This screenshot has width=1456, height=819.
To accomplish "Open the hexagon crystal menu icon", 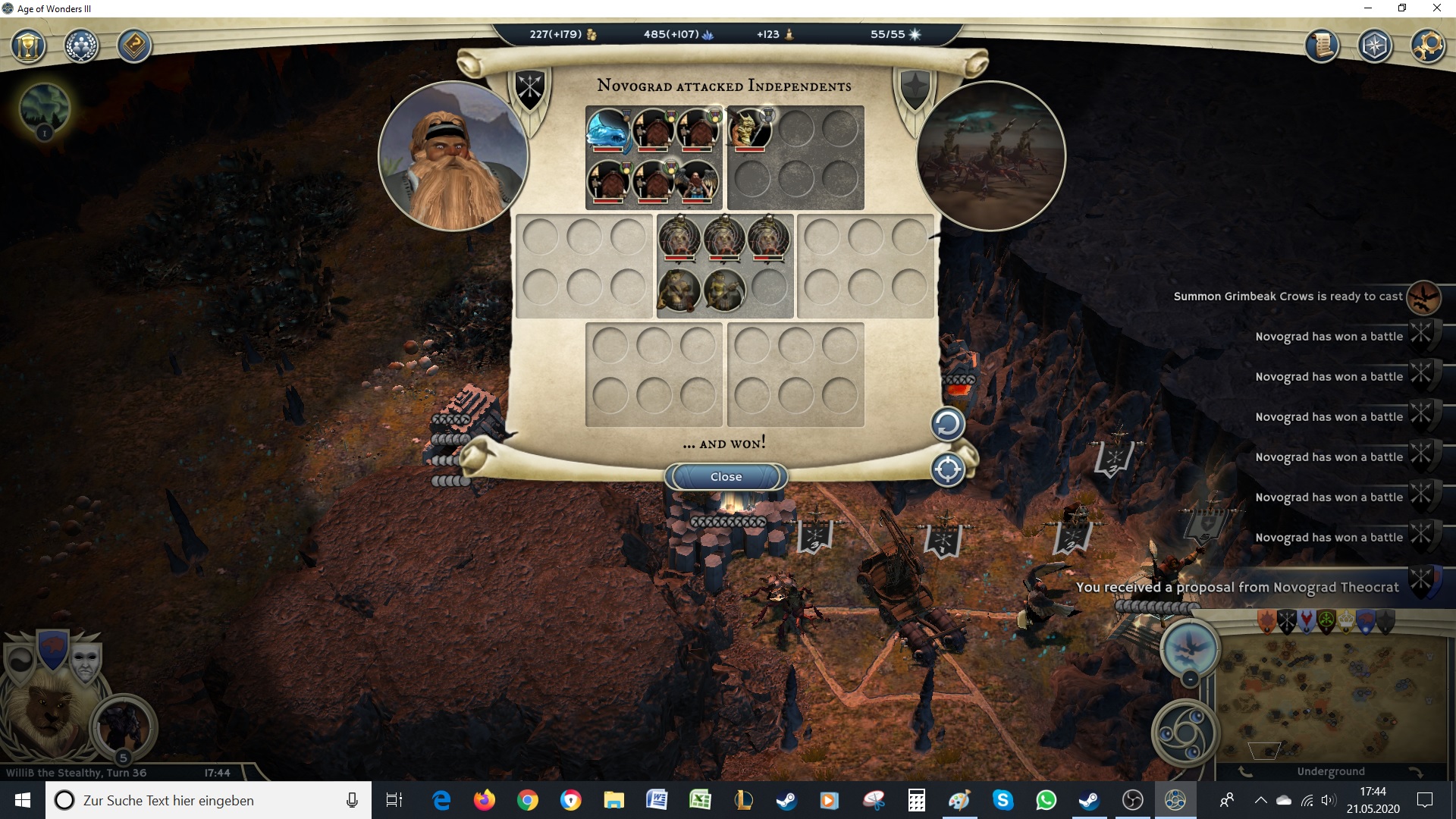I will point(1374,47).
